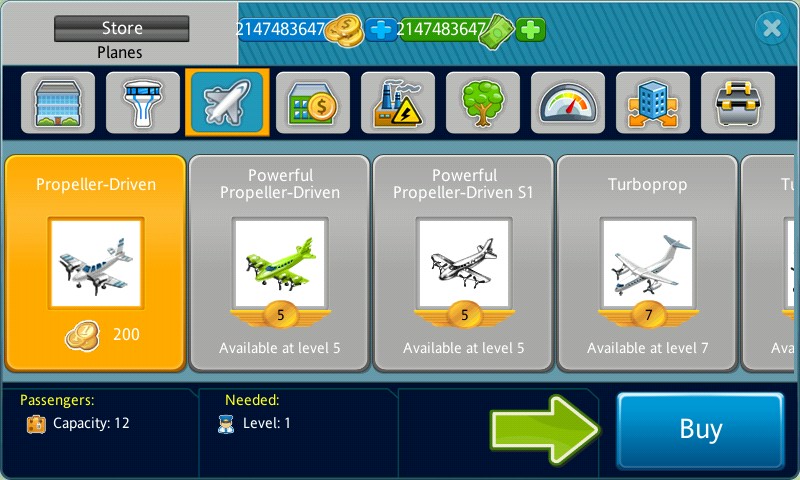Viewport: 800px width, 480px height.
Task: Close the store window
Action: 771,29
